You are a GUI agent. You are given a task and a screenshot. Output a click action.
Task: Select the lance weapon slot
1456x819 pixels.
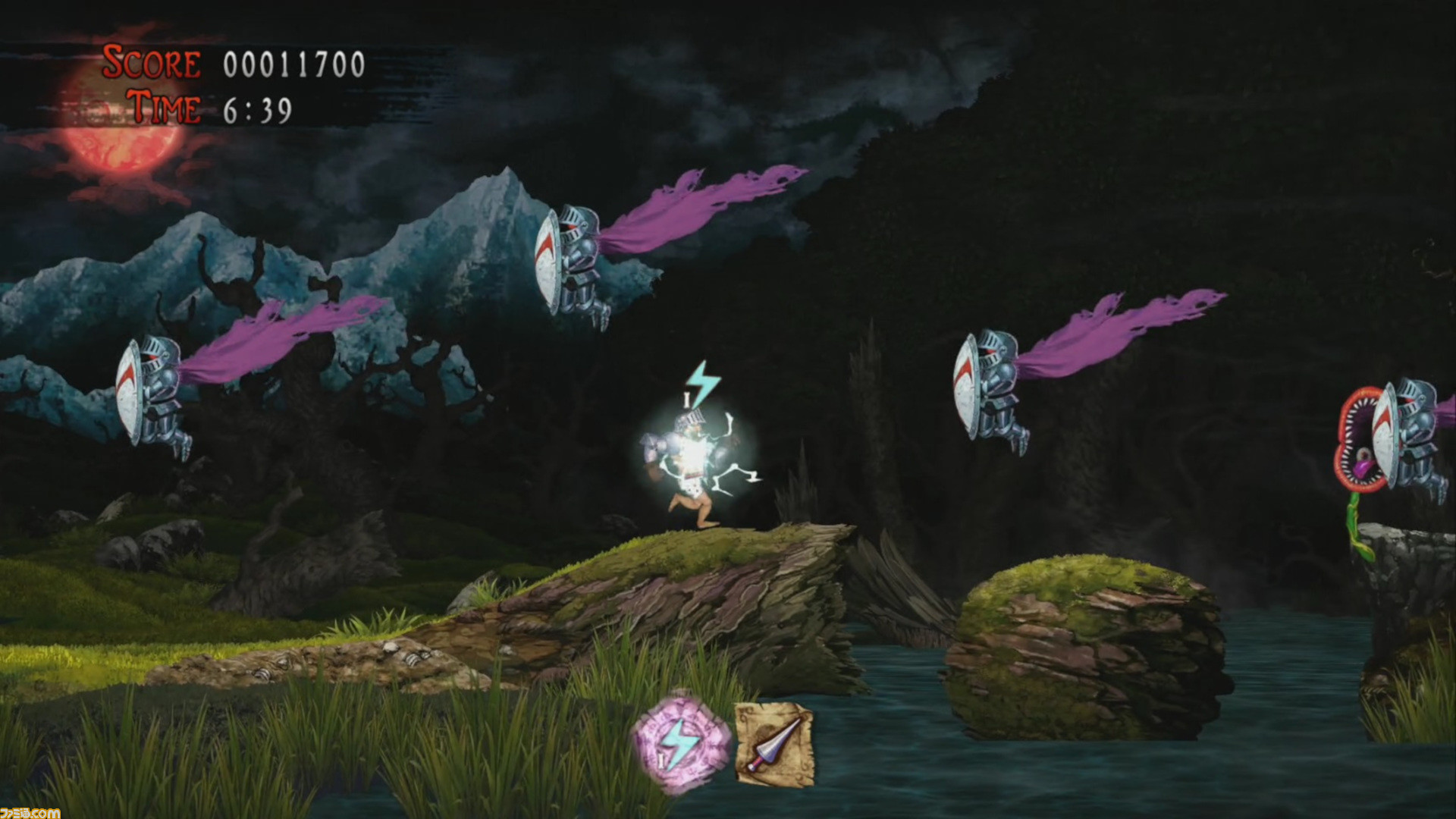(775, 745)
